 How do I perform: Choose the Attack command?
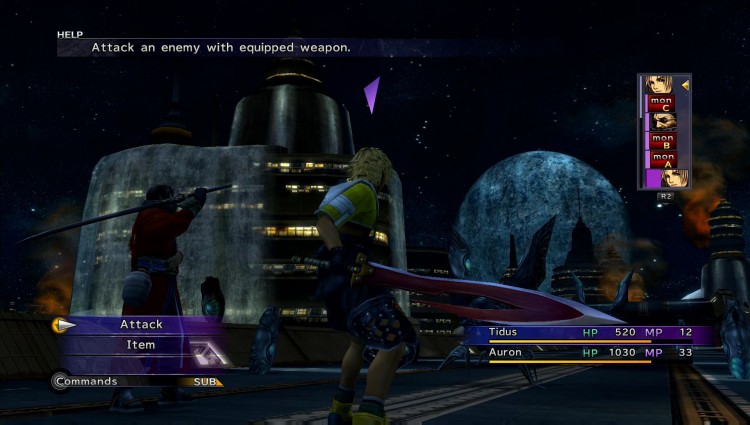141,324
